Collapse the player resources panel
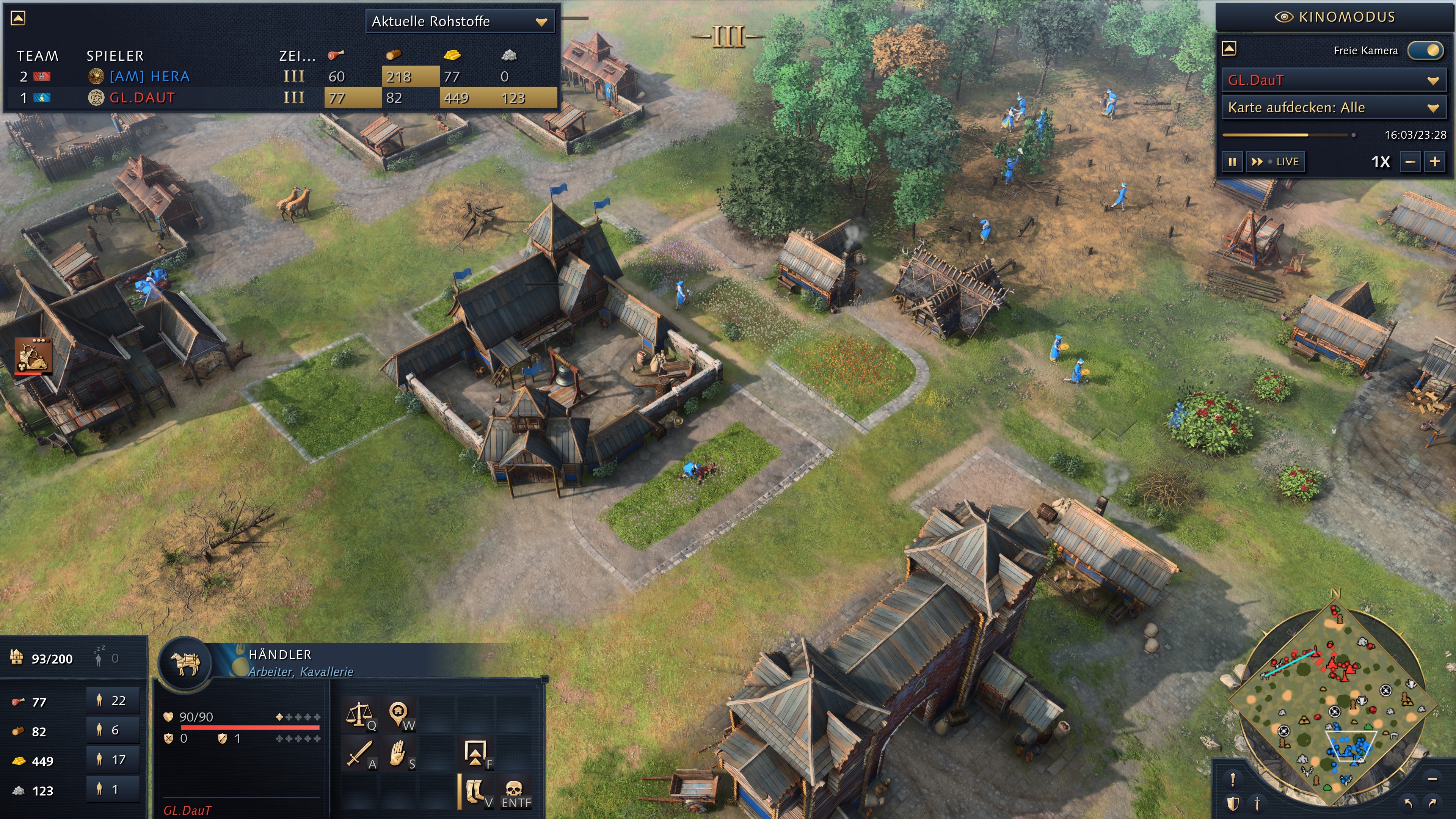This screenshot has width=1456, height=819. coord(18,18)
